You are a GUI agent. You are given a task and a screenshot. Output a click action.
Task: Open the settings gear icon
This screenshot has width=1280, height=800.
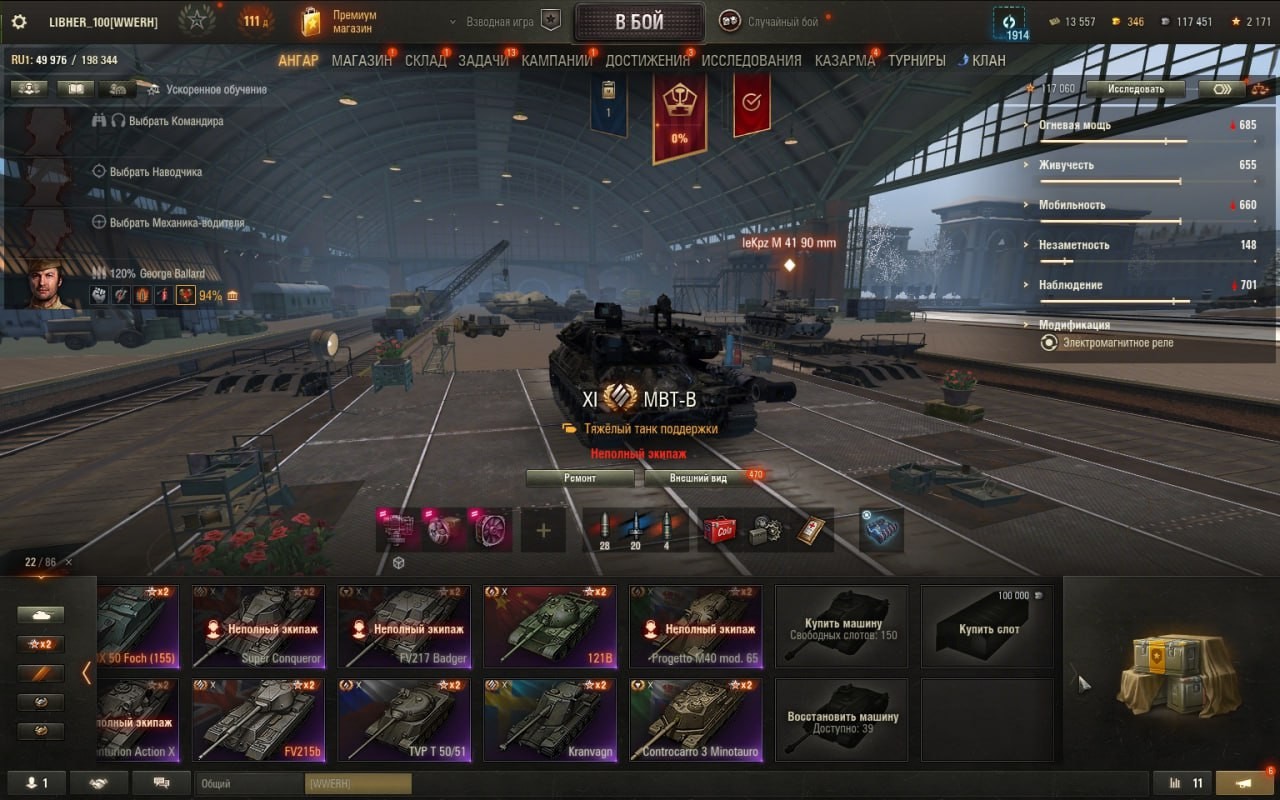[x=19, y=22]
